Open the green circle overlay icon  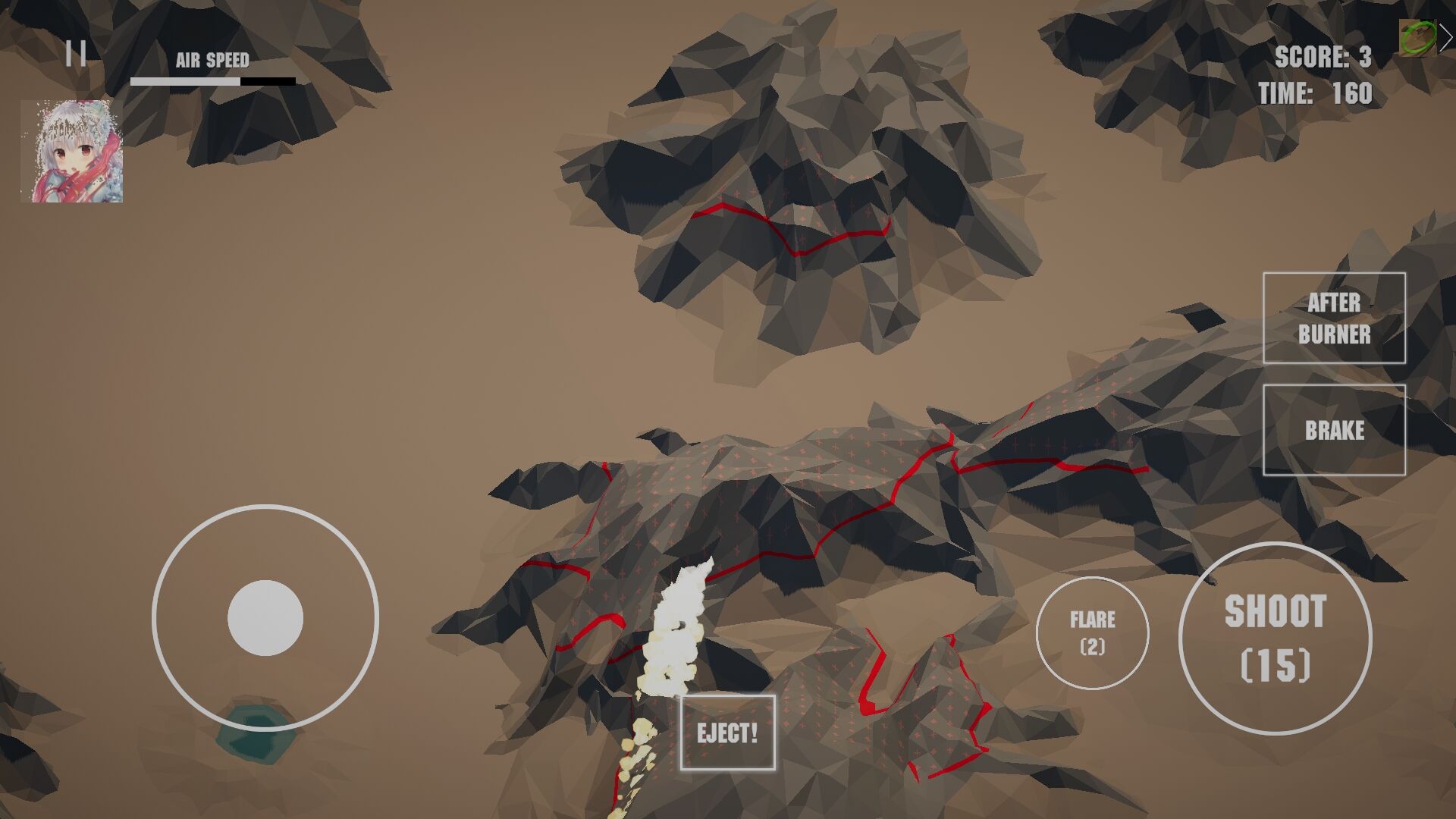tap(1417, 38)
